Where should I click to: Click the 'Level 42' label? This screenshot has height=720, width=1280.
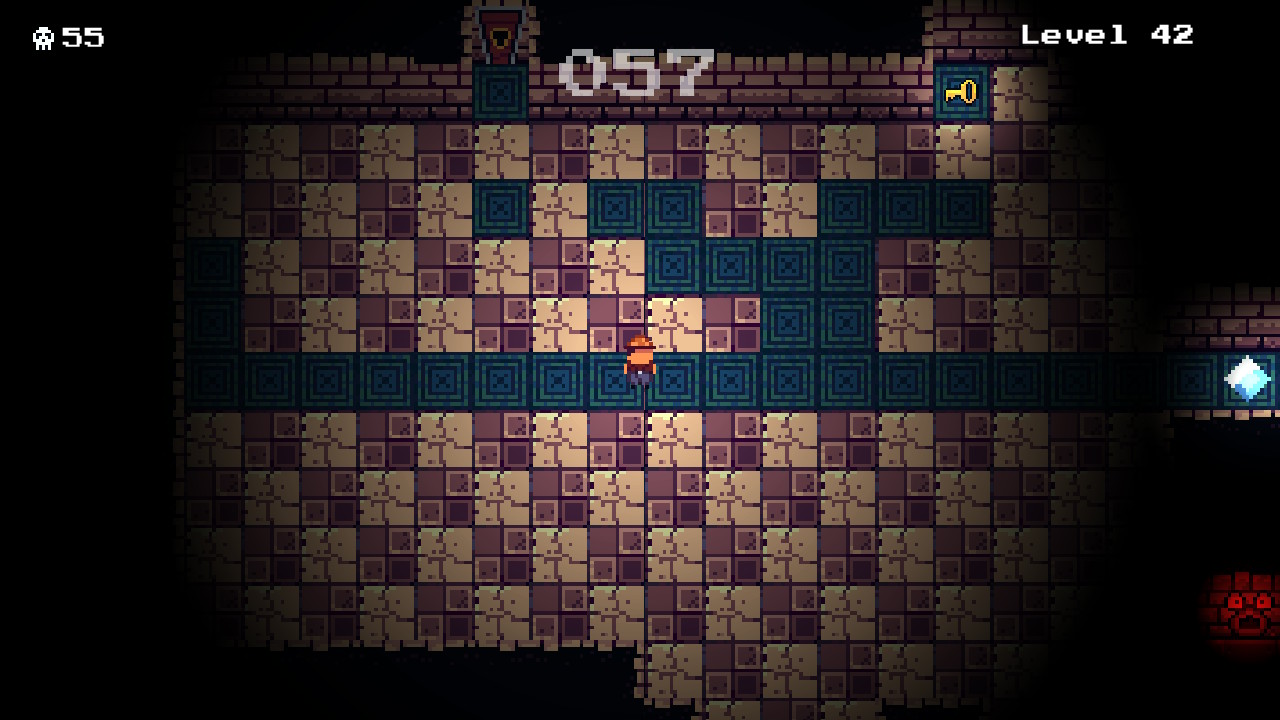(1107, 33)
